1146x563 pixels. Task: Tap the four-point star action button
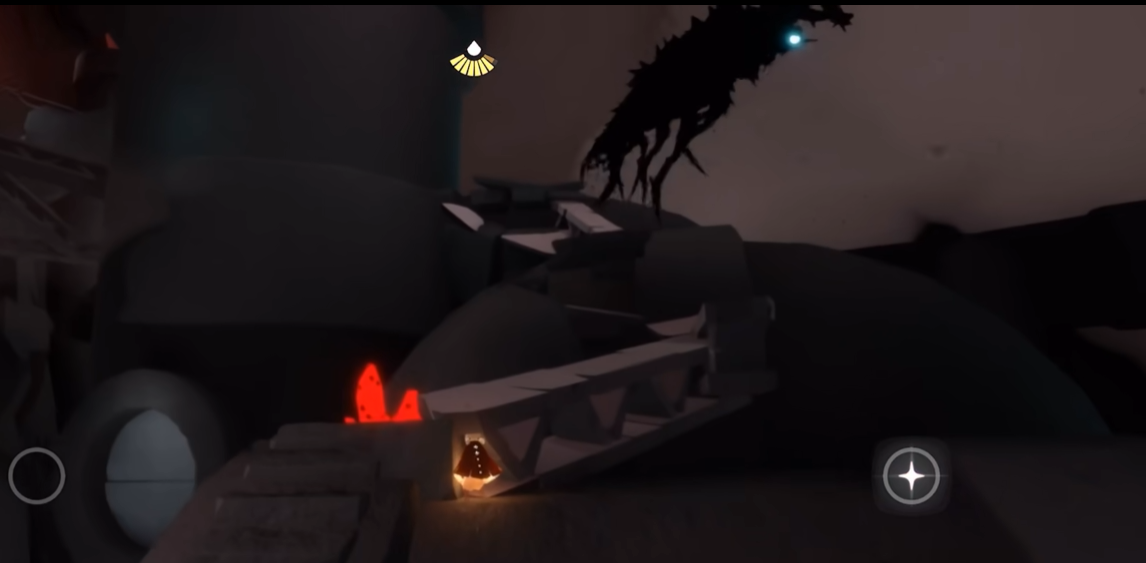point(911,476)
